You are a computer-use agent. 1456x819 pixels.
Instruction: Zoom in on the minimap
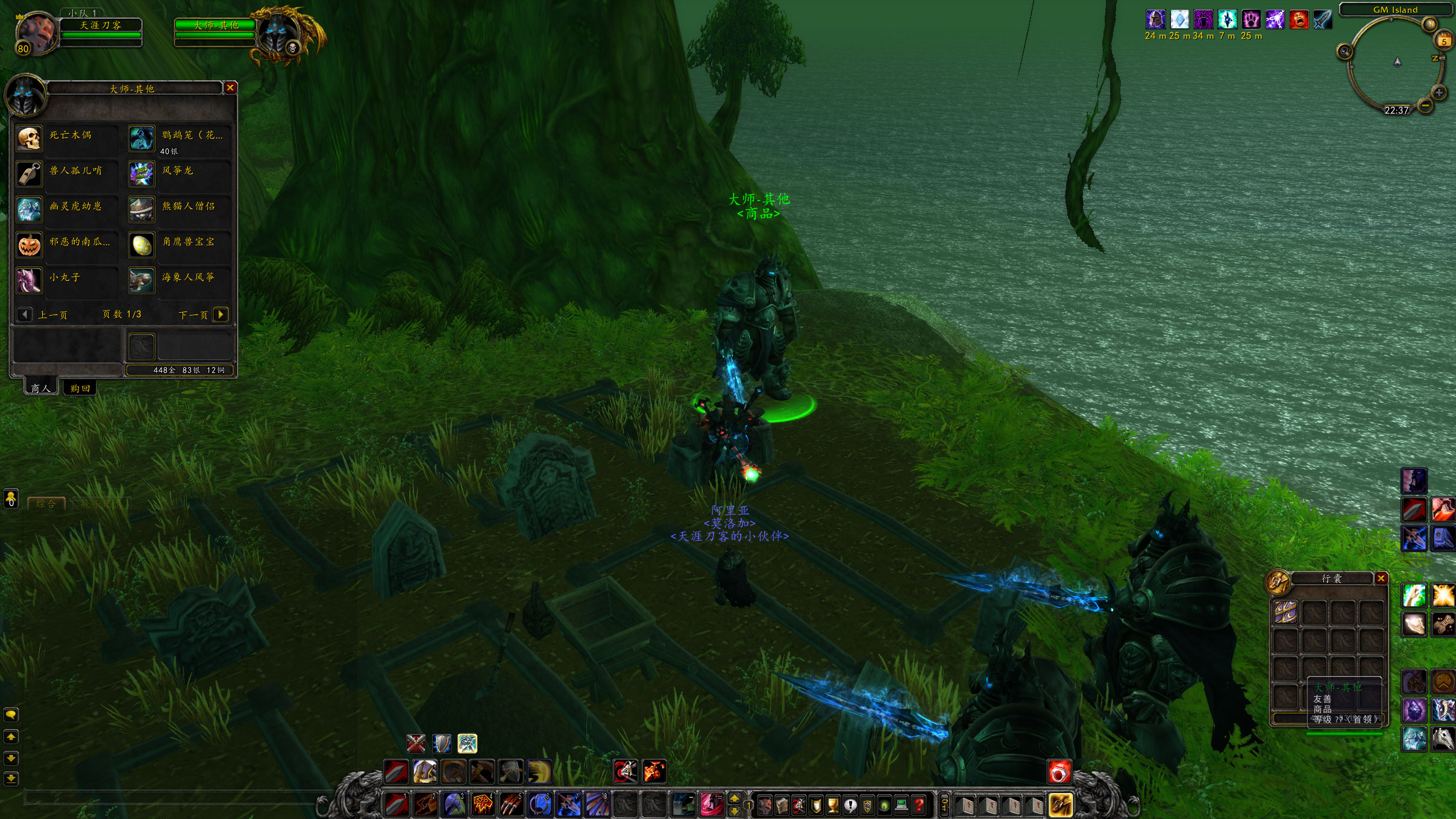point(1439,93)
